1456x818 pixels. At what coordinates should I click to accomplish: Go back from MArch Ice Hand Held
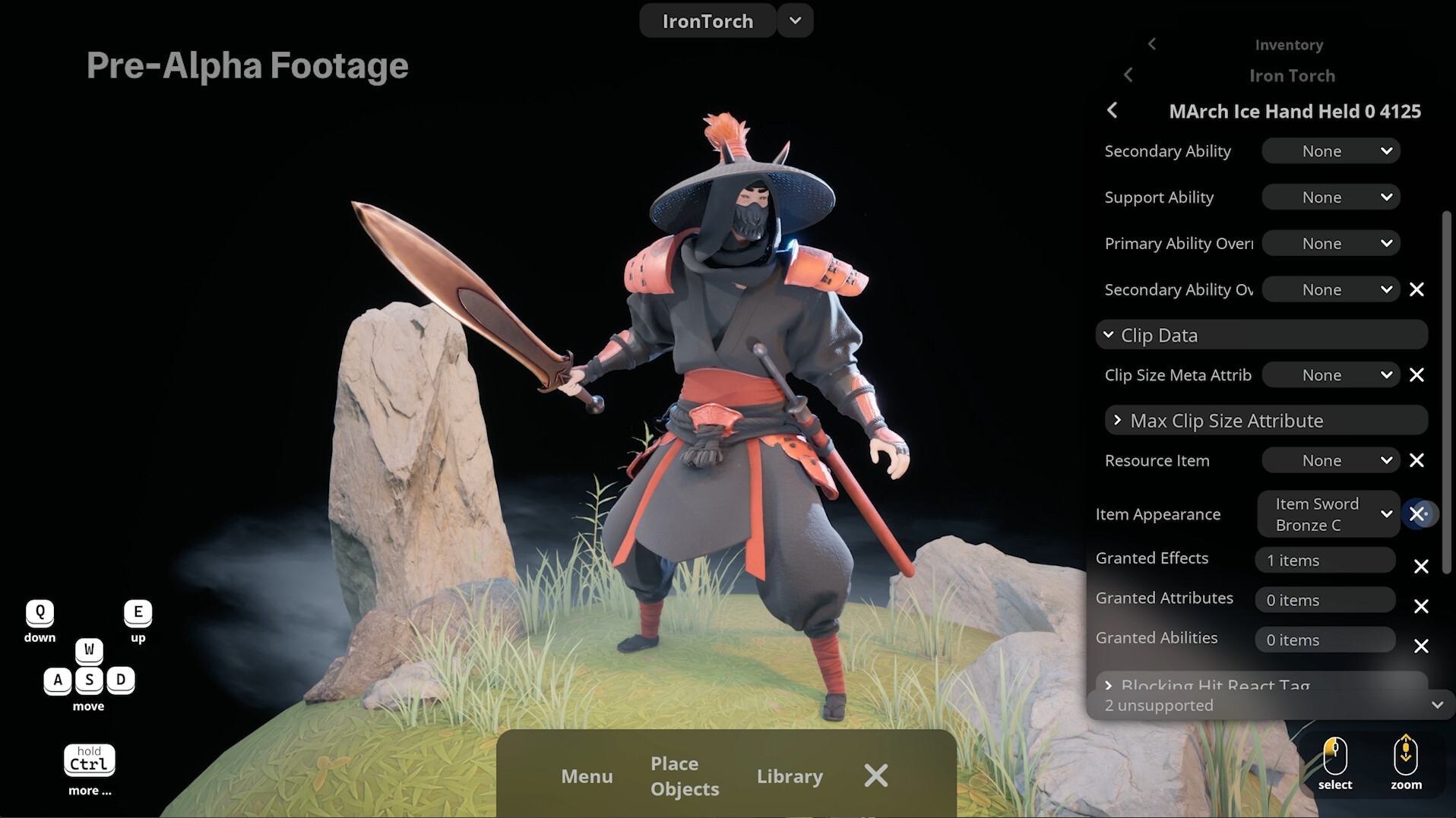pyautogui.click(x=1112, y=111)
